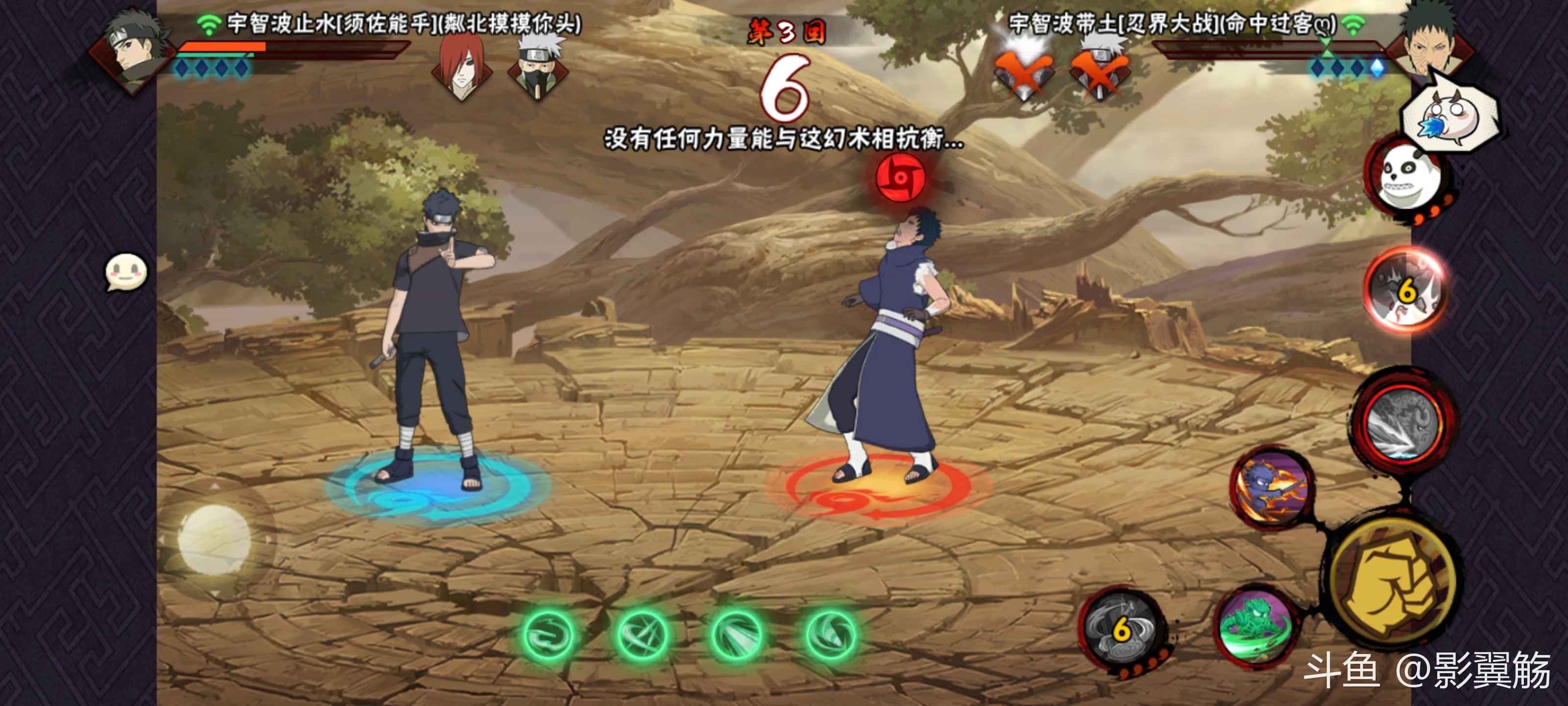Open the quick chat smiley bubble
The width and height of the screenshot is (1568, 706).
pyautogui.click(x=126, y=272)
